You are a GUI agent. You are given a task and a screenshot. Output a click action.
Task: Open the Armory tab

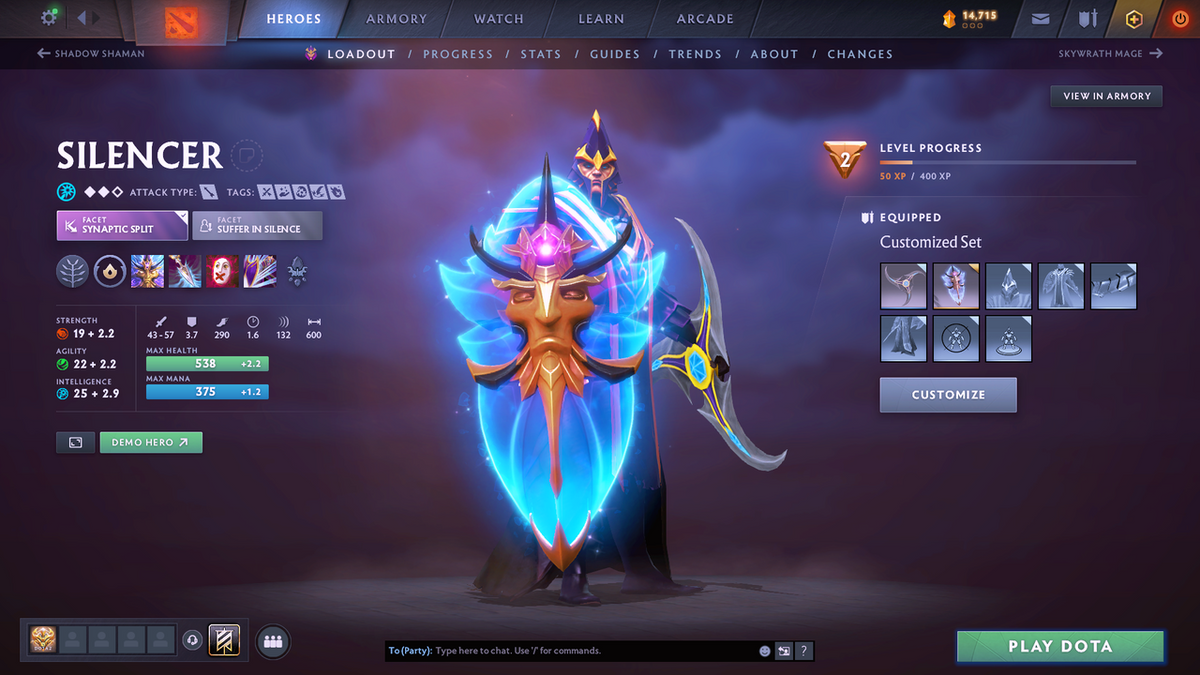[x=398, y=19]
